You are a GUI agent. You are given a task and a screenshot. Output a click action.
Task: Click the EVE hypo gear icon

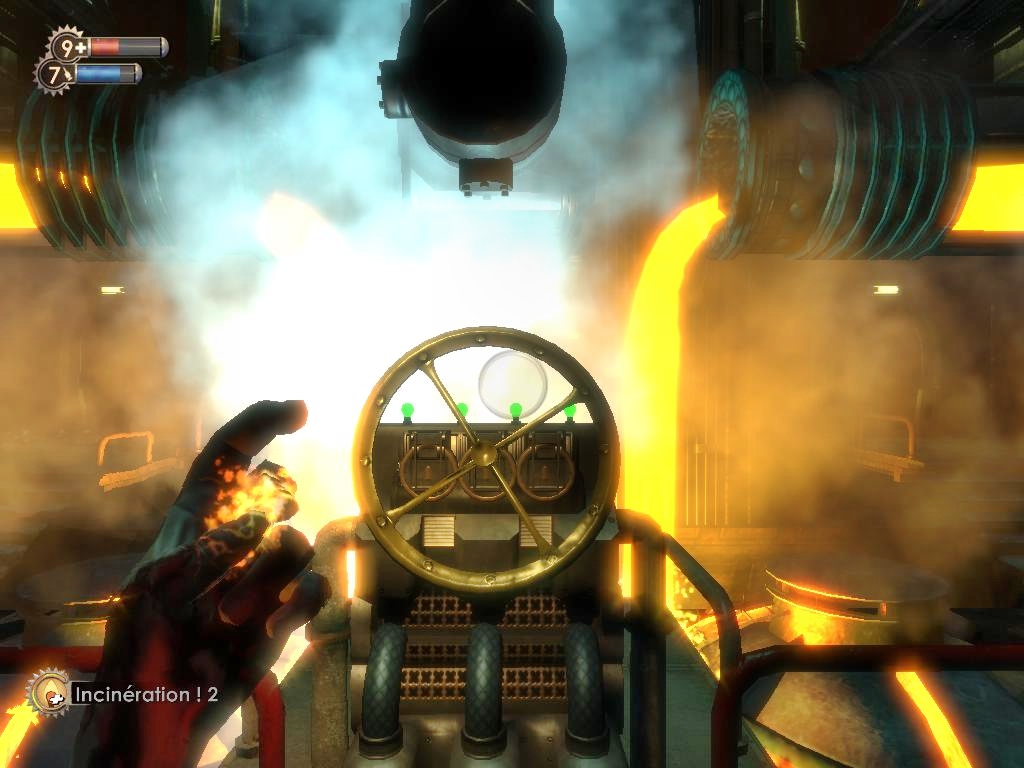[x=55, y=74]
